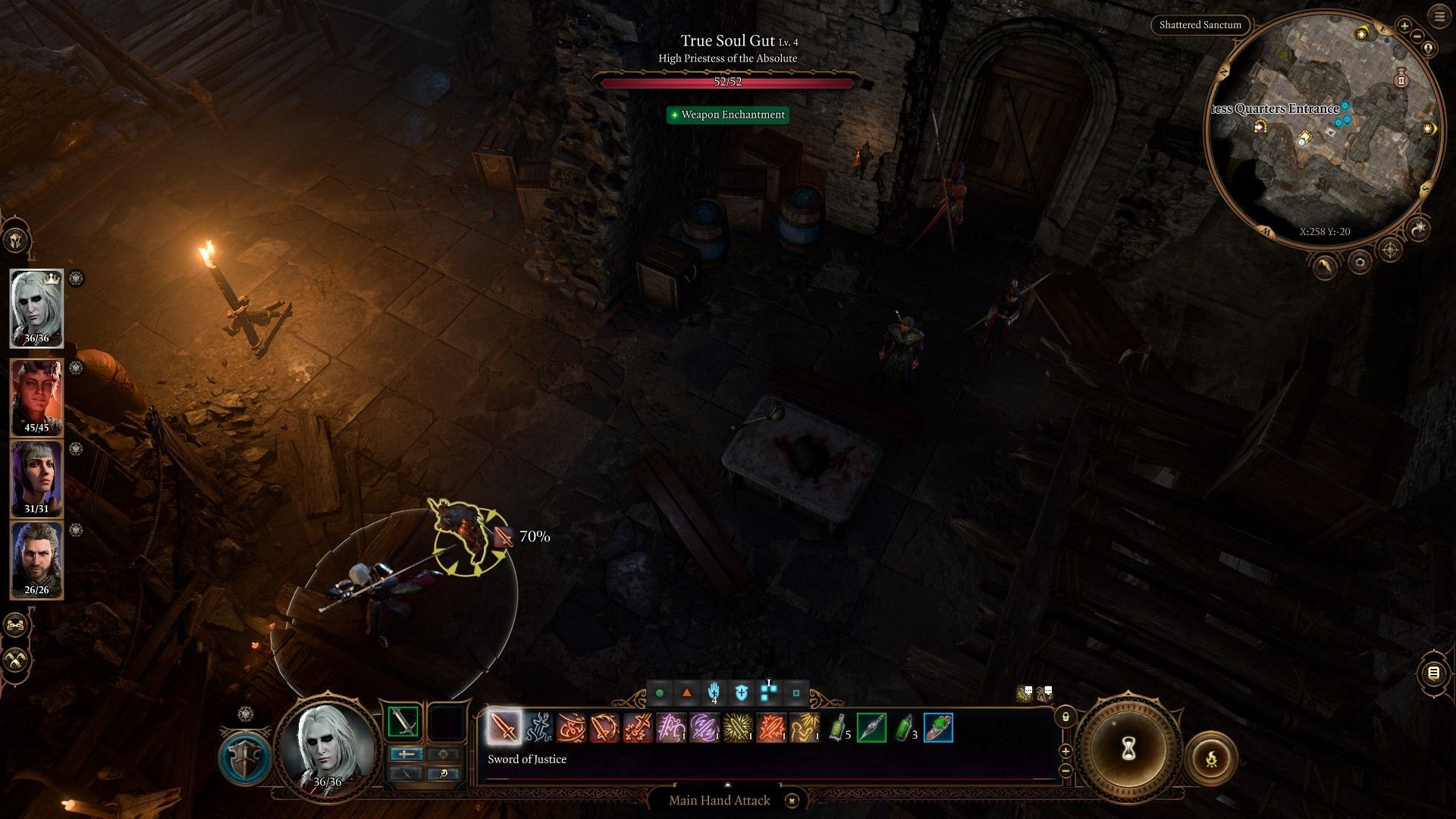Zoom in the minimap with plus button
Image resolution: width=1456 pixels, height=819 pixels.
[1404, 26]
